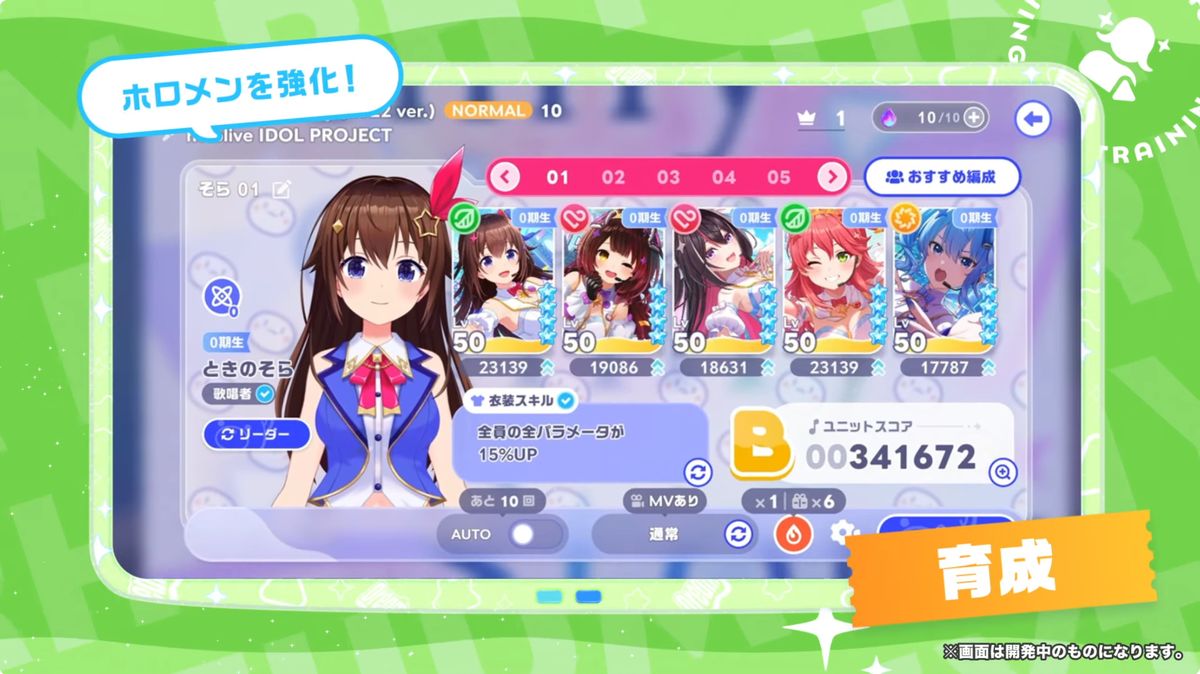This screenshot has width=1200, height=674.
Task: Open おすすめ編成 recommended formation
Action: (x=941, y=177)
